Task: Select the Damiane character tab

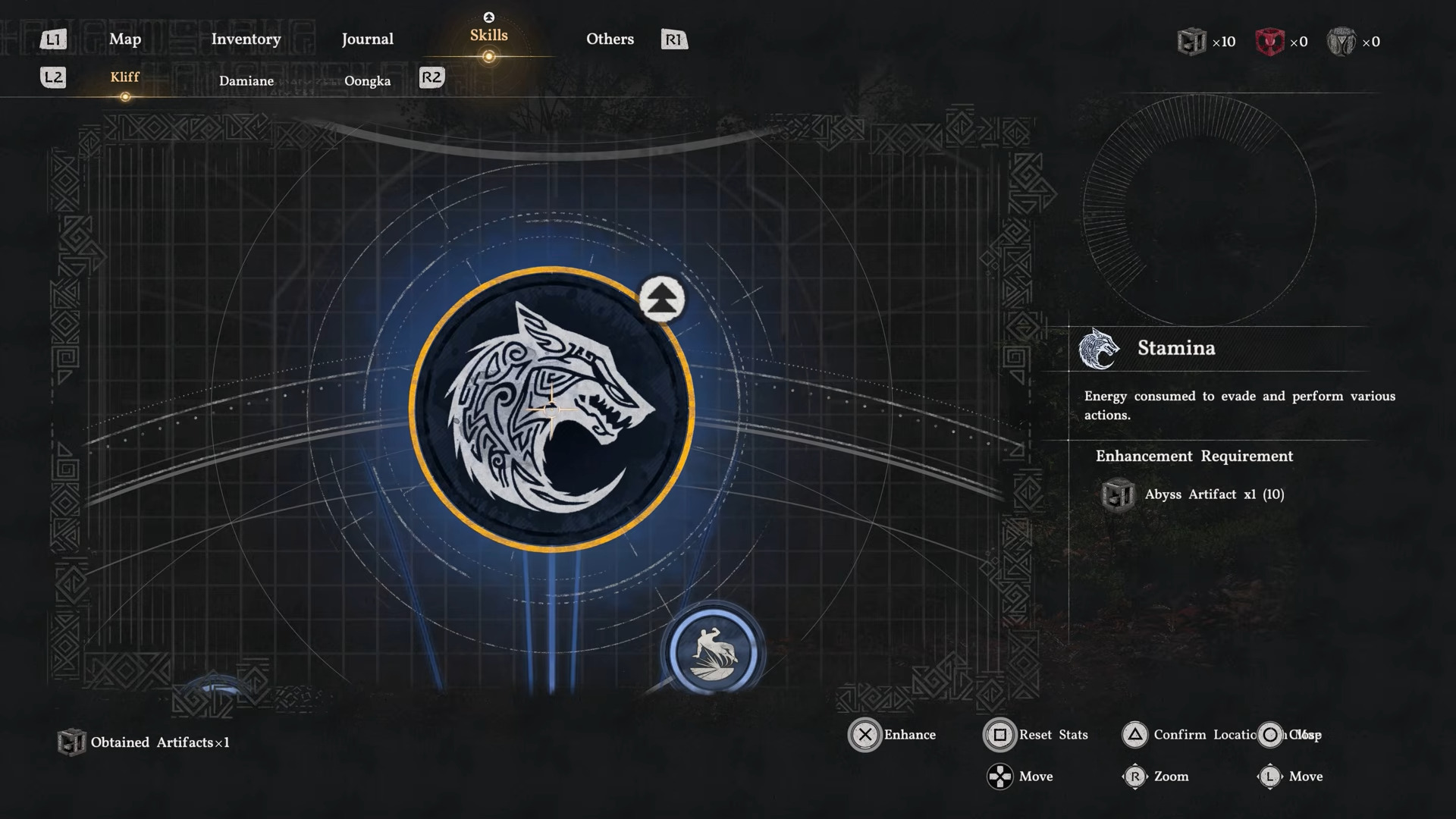Action: [x=246, y=80]
